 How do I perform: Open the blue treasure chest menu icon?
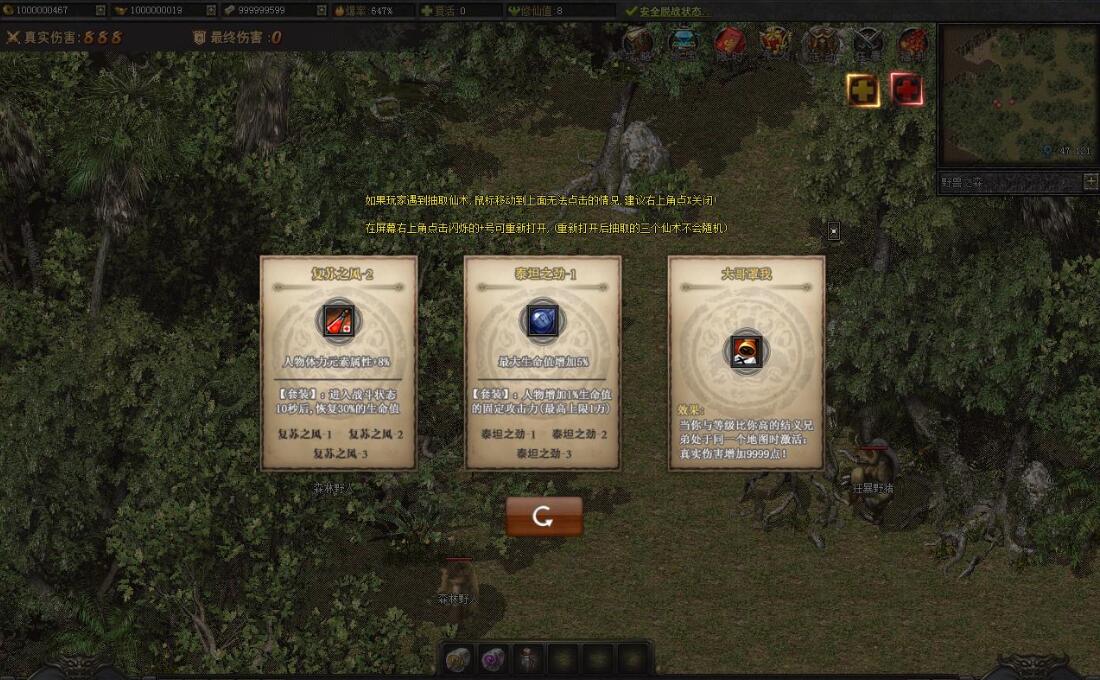pyautogui.click(x=683, y=42)
